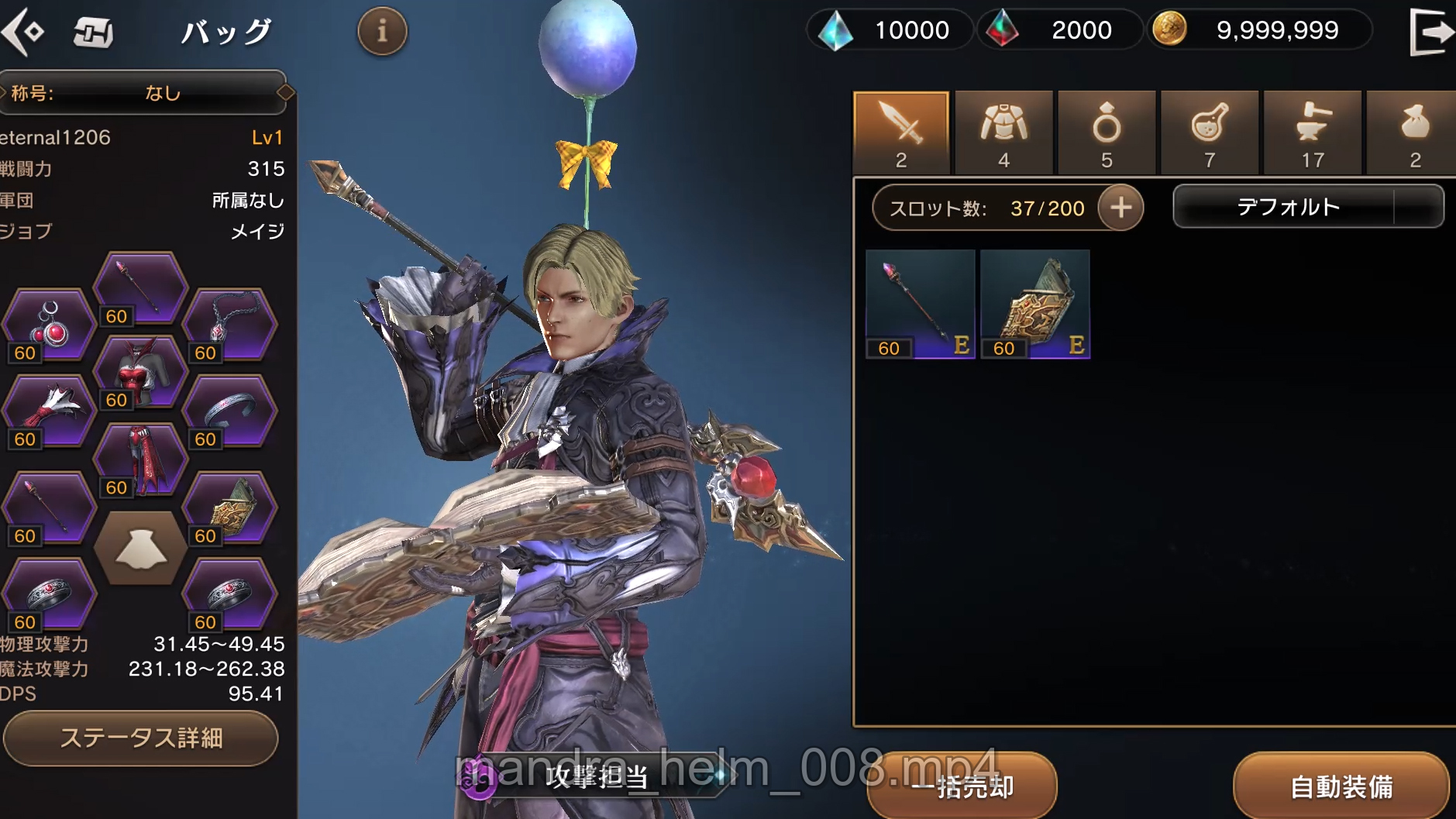The height and width of the screenshot is (819, 1456).
Task: Open the exit icon at top right
Action: click(1431, 31)
